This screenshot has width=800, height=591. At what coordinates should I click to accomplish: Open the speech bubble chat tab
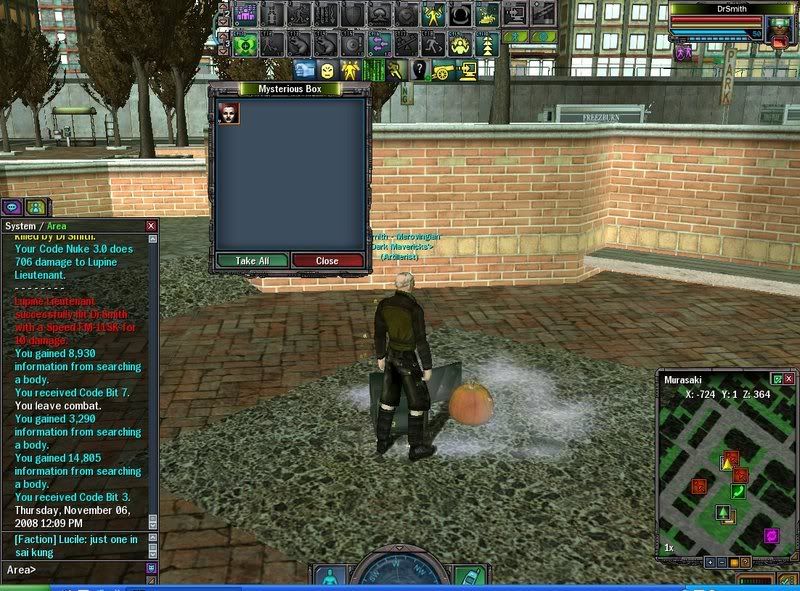tap(13, 207)
